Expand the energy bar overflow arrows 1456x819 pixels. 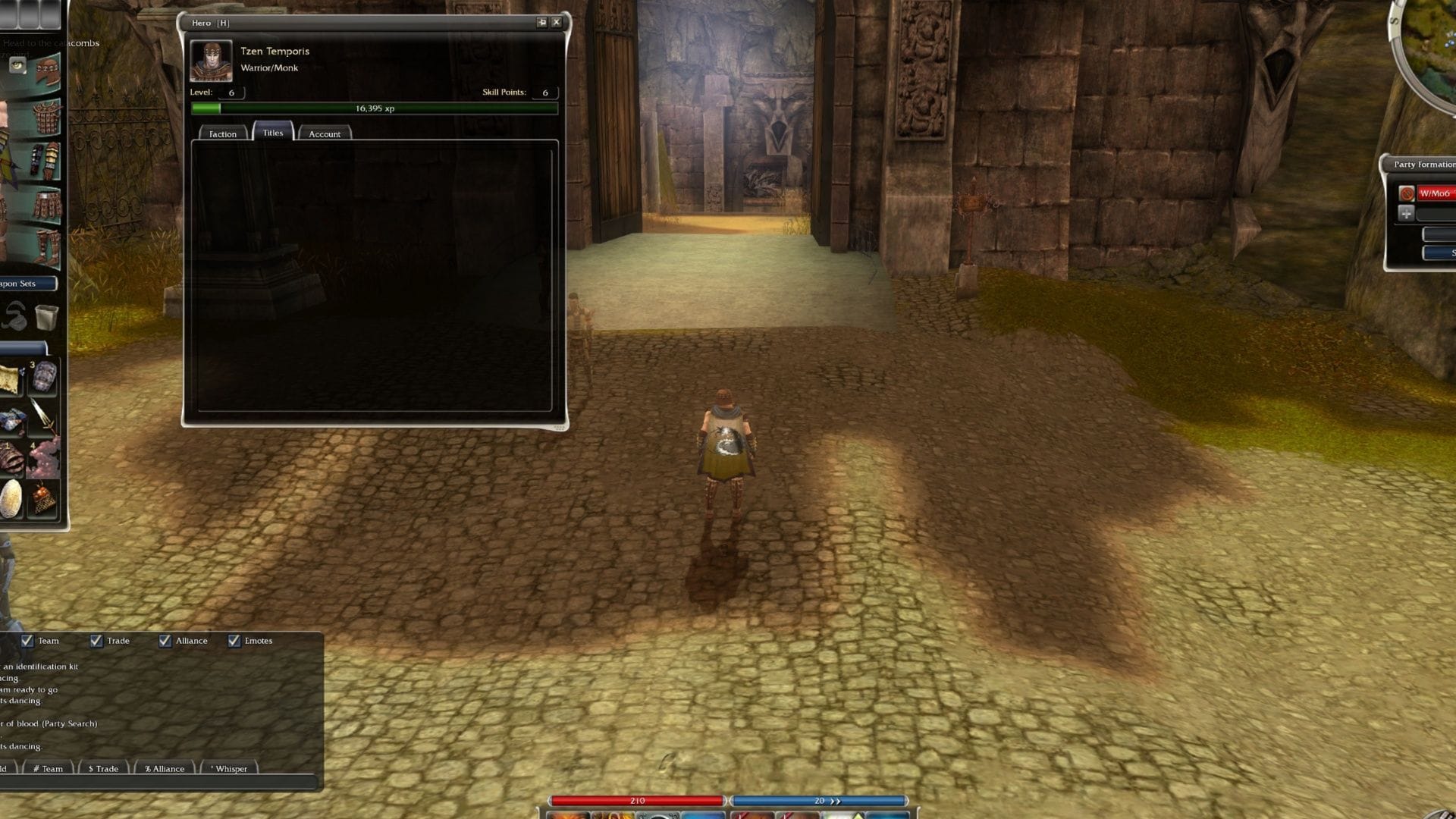coord(834,801)
